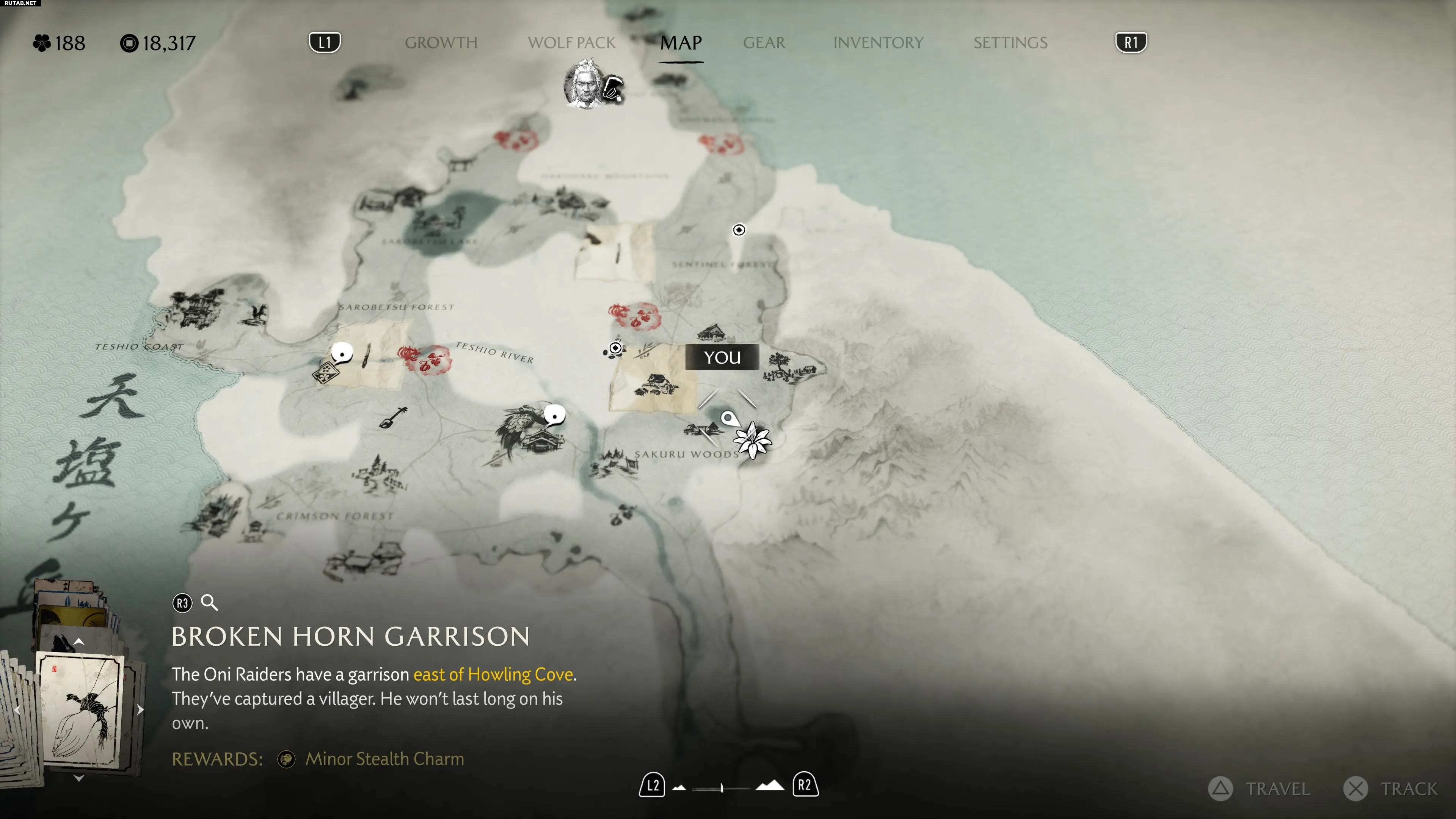Select the red oni camp marker by Teshio River
The height and width of the screenshot is (819, 1456).
(x=425, y=359)
